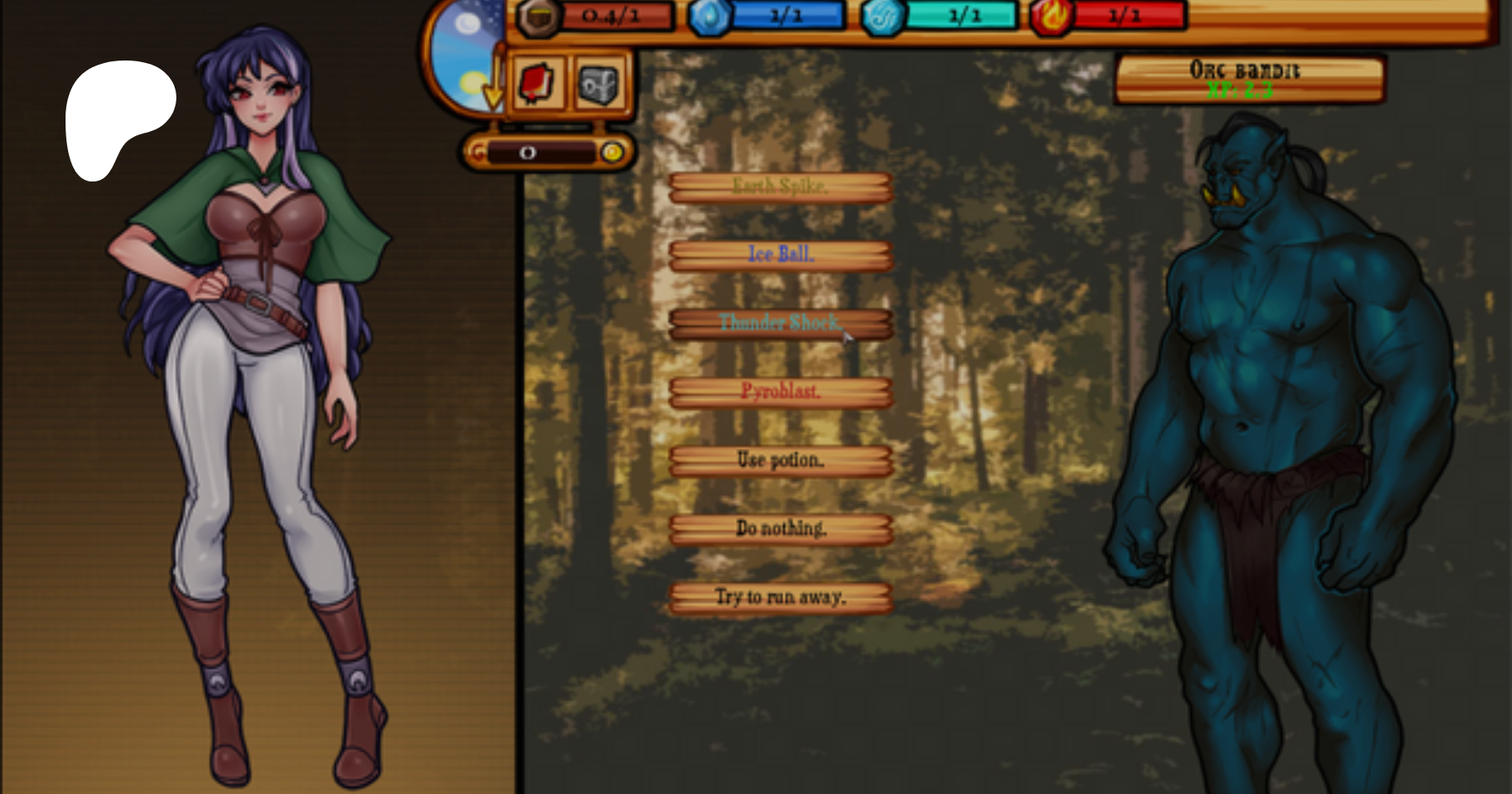The width and height of the screenshot is (1512, 794).
Task: Click the gold coin icon
Action: tap(616, 152)
